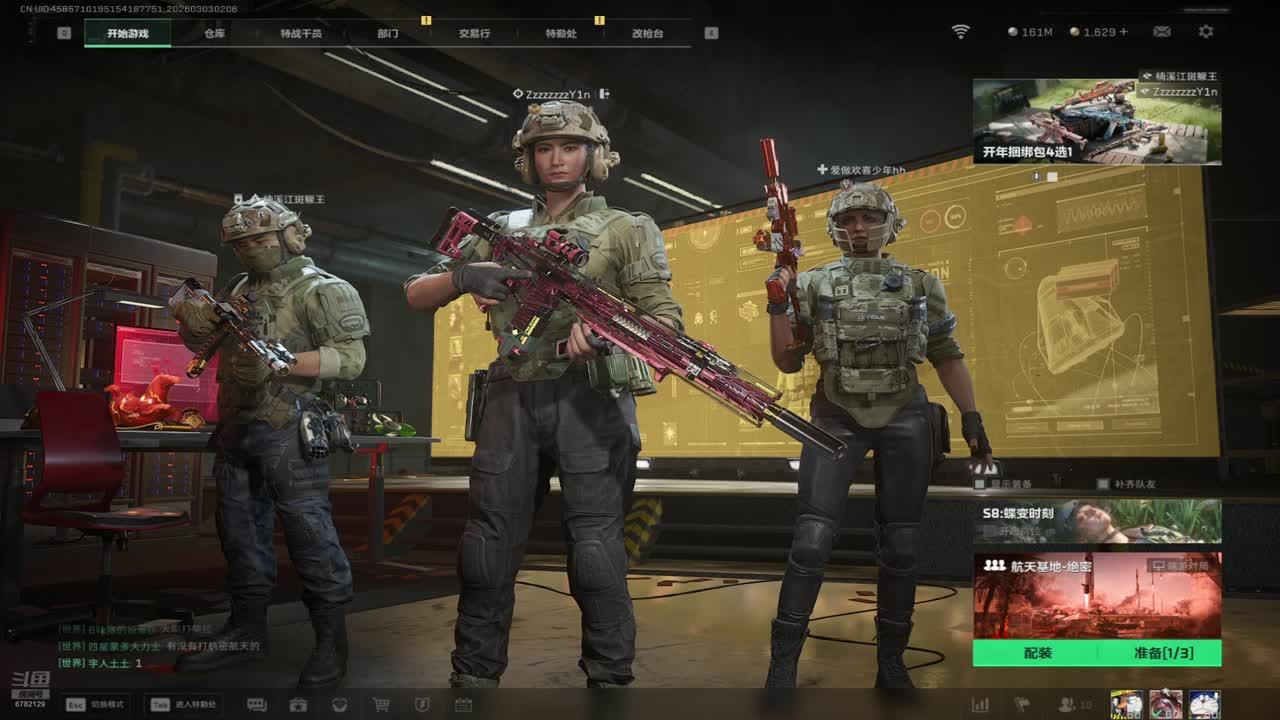Show the statistics bar chart icon
The height and width of the screenshot is (720, 1280).
(981, 704)
